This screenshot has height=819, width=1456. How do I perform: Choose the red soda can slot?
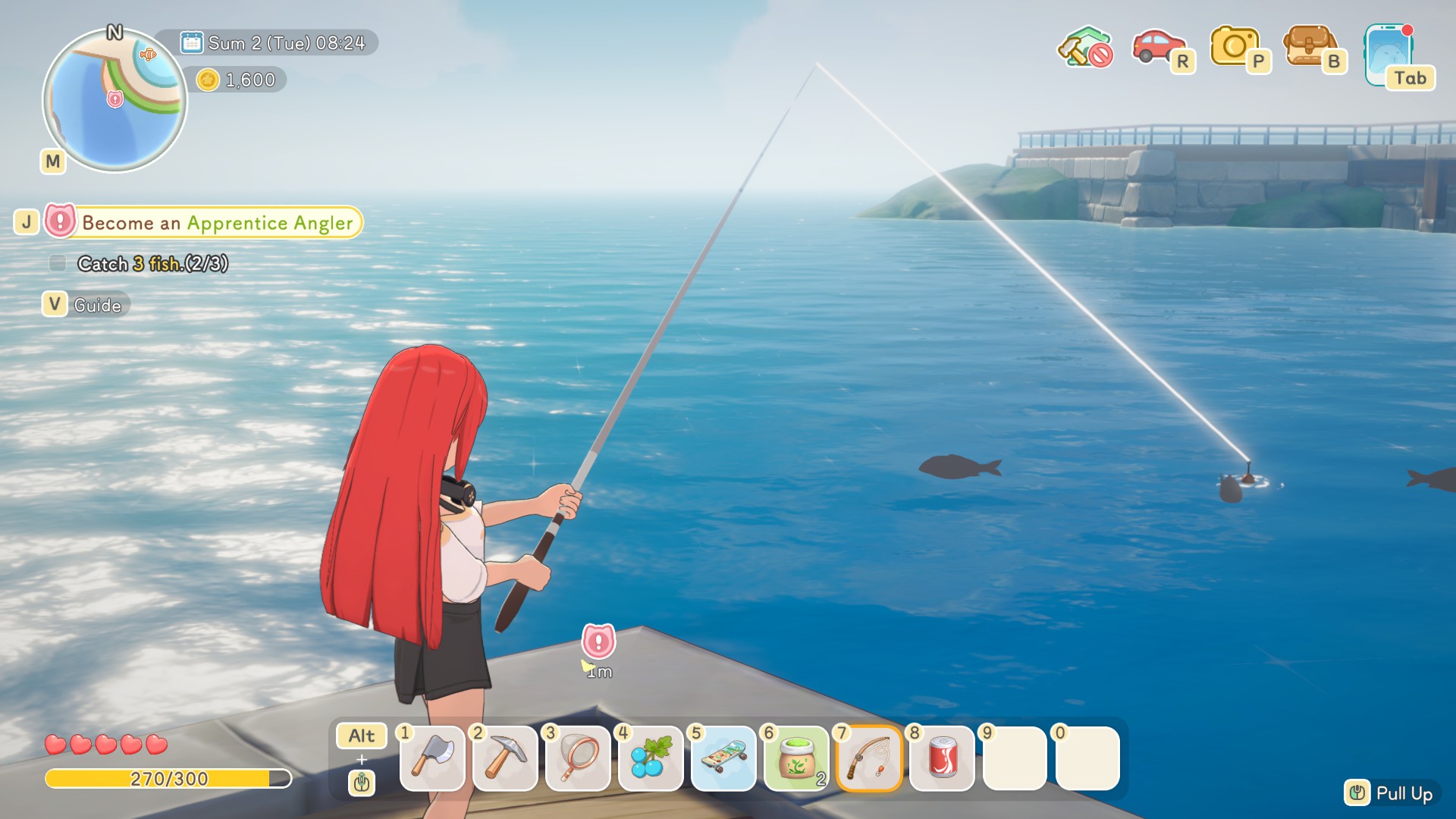pos(942,758)
